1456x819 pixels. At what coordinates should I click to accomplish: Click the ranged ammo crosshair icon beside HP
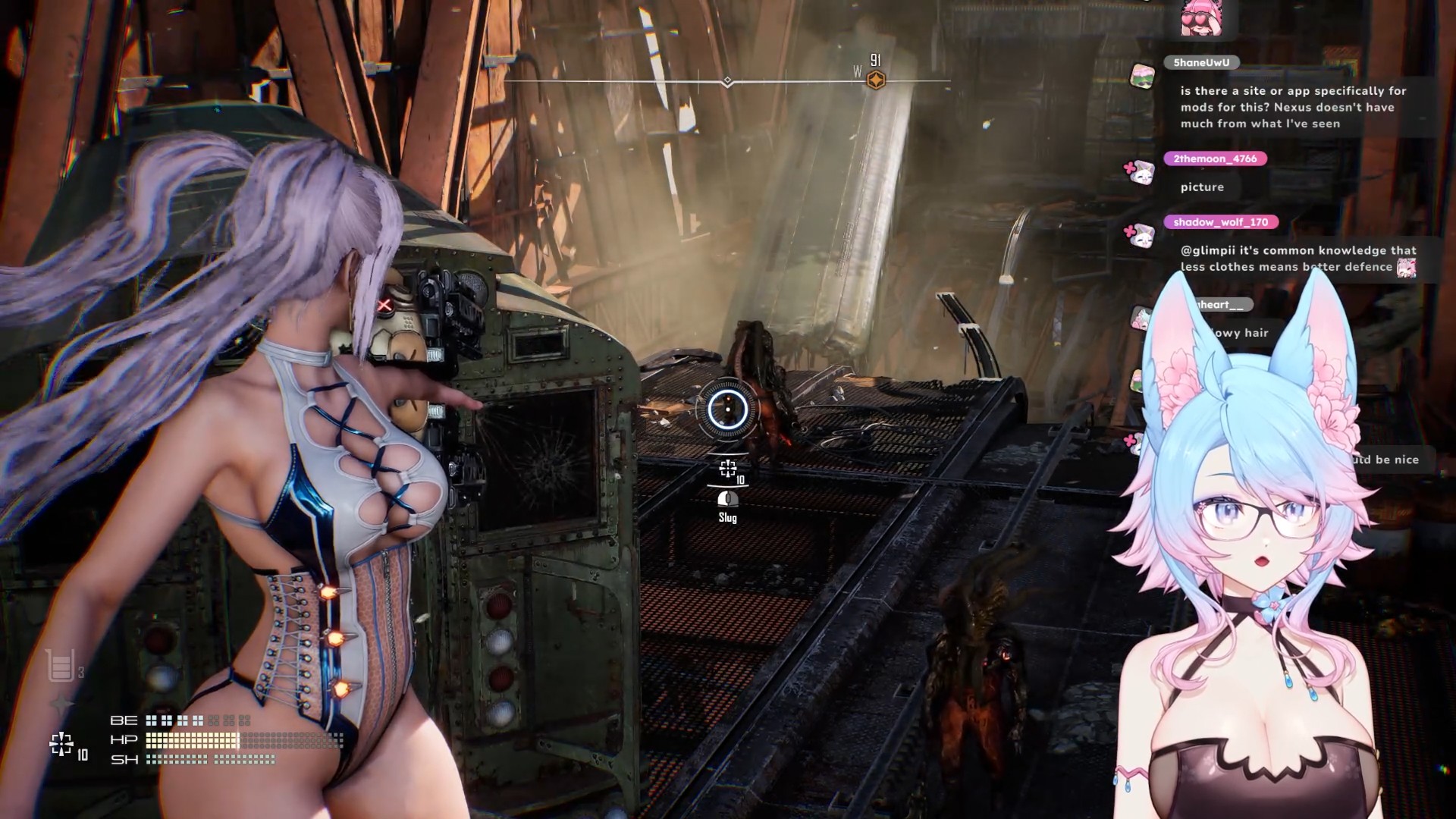tap(61, 744)
